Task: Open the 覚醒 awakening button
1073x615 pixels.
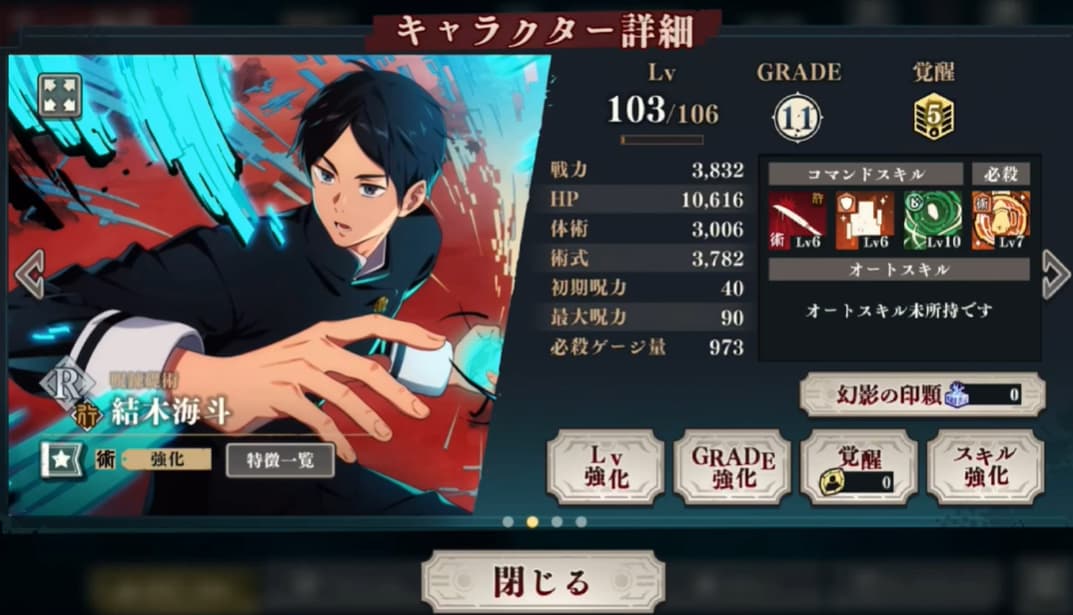Action: pyautogui.click(x=859, y=466)
